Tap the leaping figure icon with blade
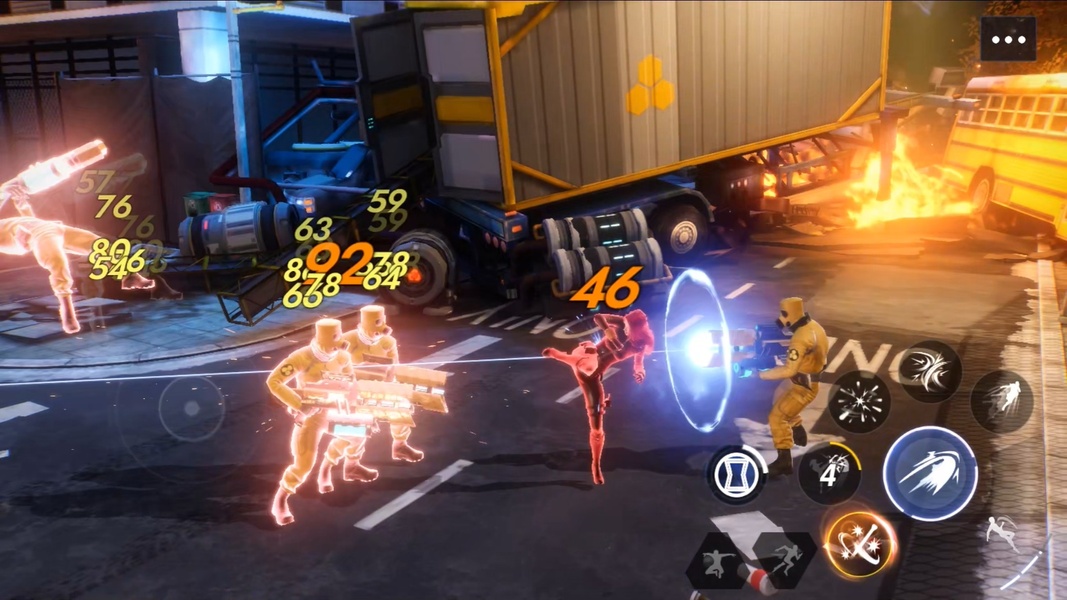1067x600 pixels. [x=1003, y=533]
